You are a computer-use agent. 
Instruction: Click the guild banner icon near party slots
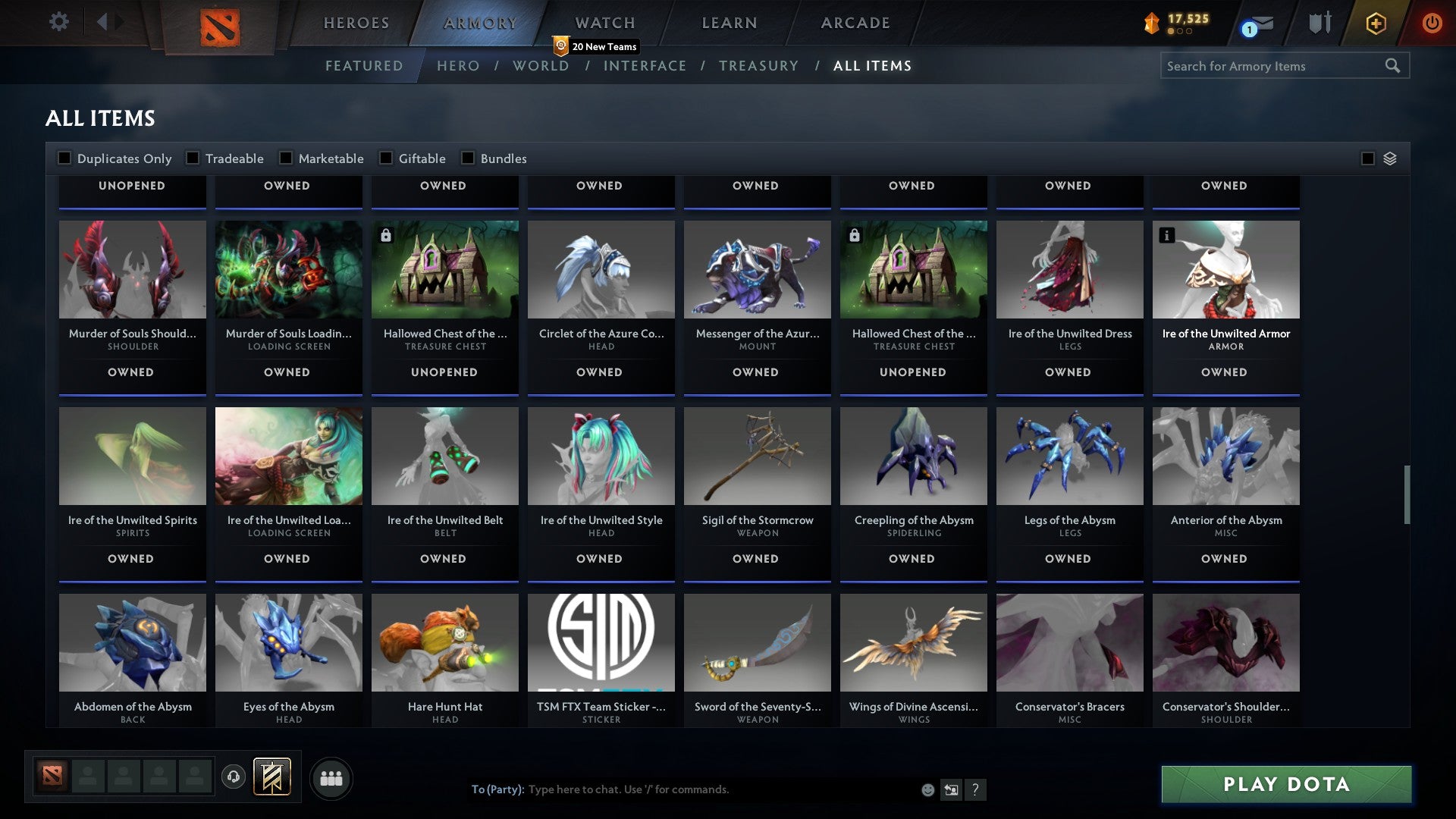click(273, 777)
